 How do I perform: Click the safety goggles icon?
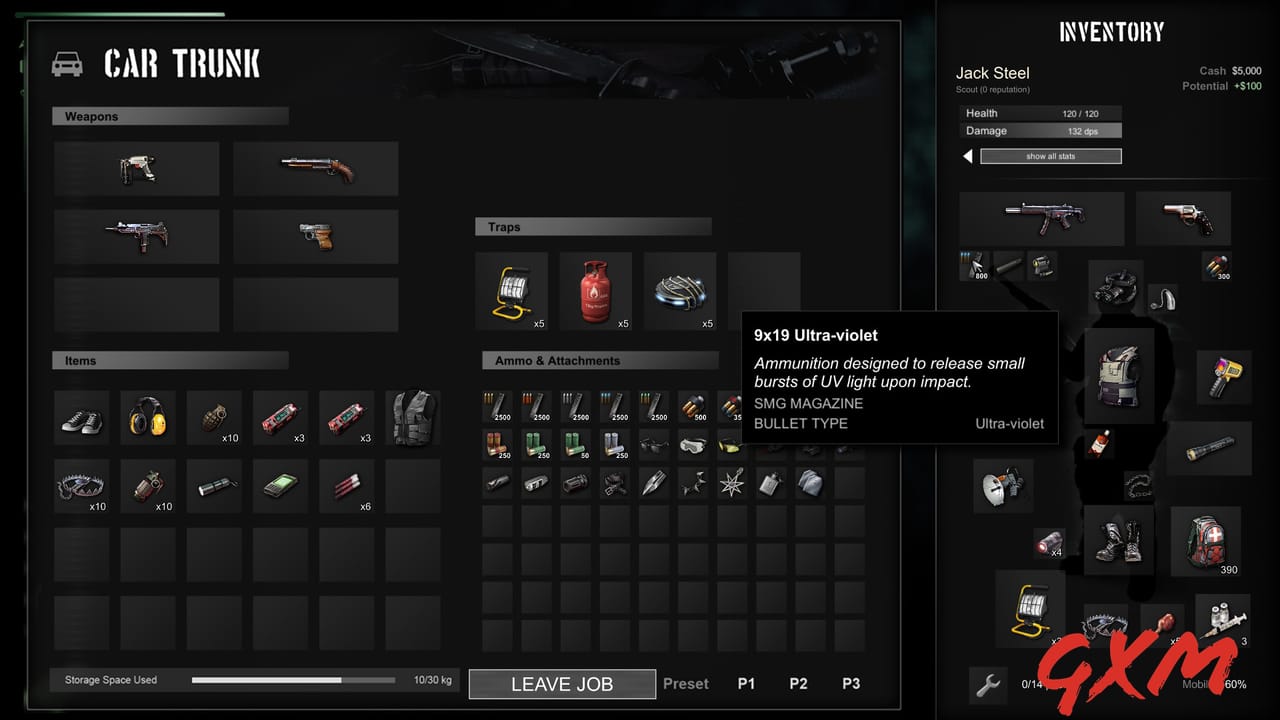point(691,445)
